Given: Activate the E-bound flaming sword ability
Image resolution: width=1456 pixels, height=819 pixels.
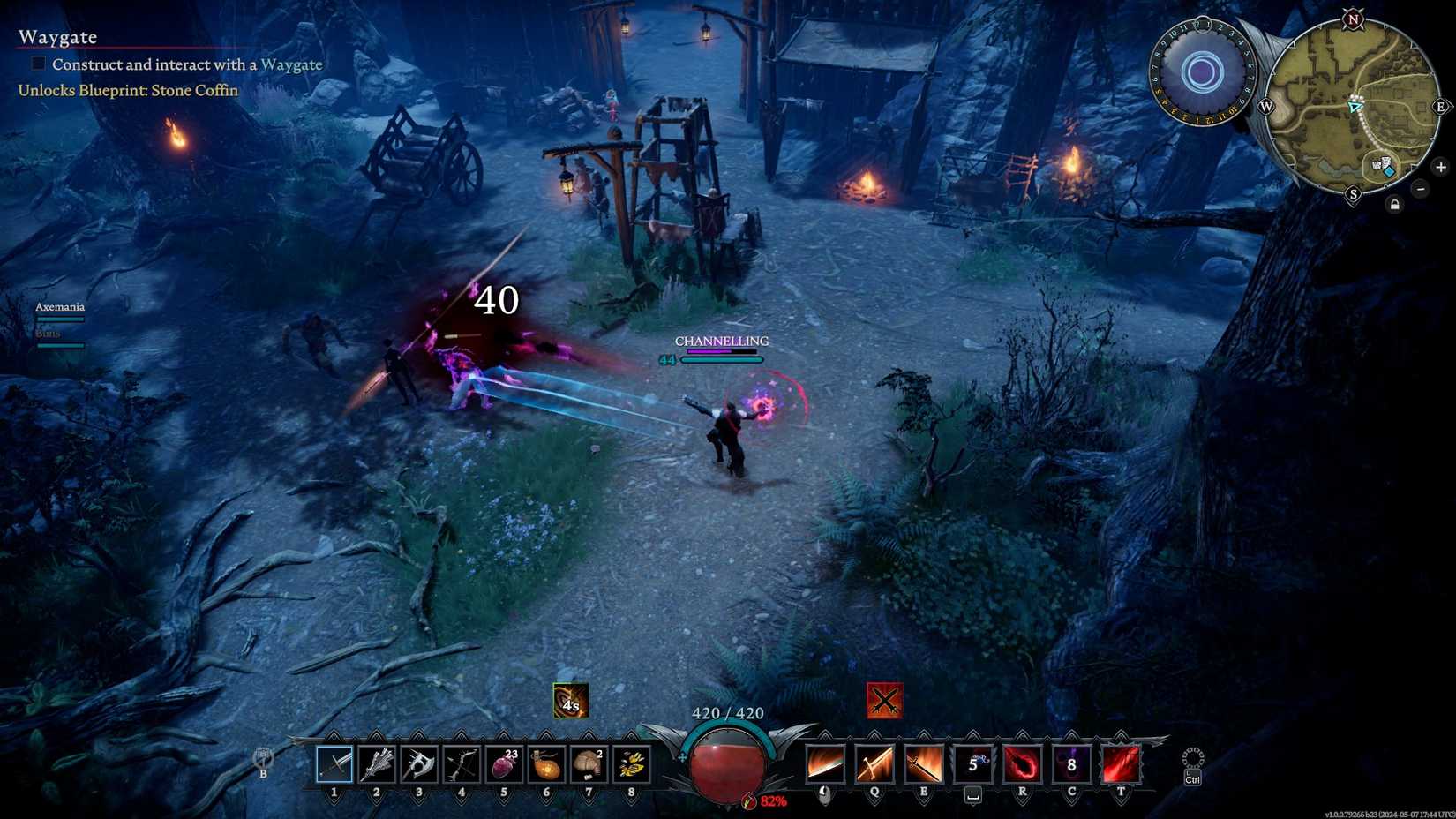Looking at the screenshot, I should point(923,763).
